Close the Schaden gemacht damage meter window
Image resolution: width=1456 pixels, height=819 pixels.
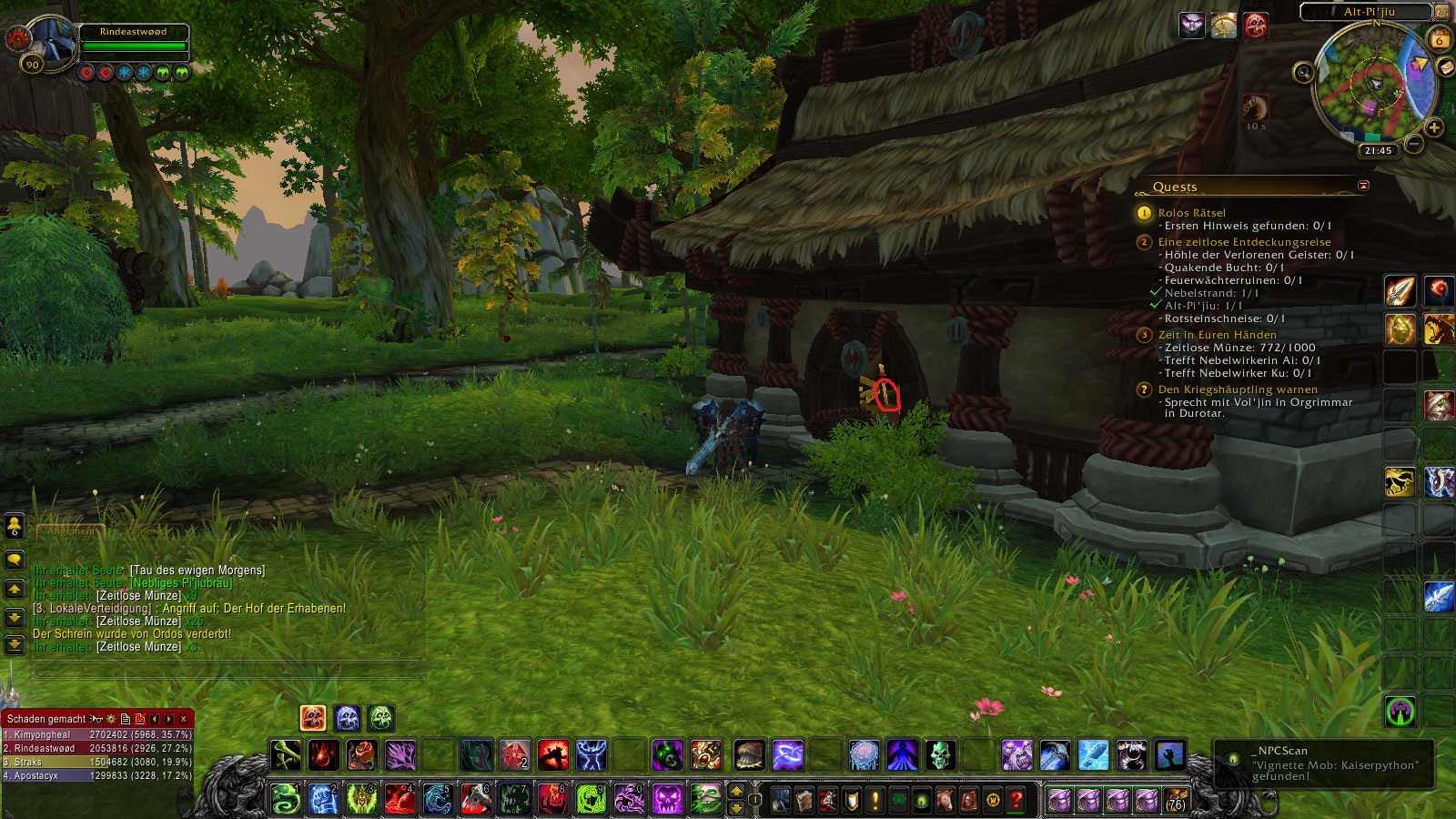tap(183, 719)
